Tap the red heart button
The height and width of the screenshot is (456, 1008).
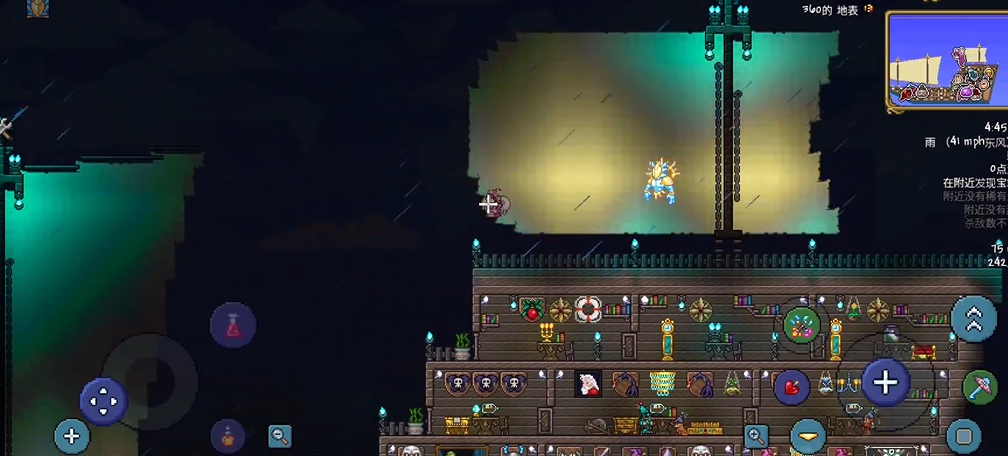tap(791, 386)
